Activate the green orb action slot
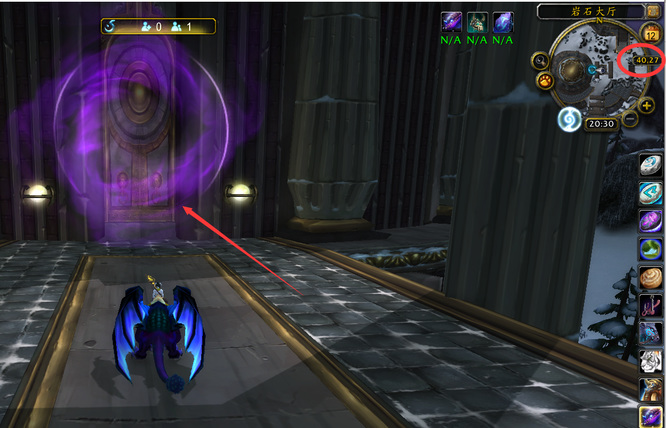Image resolution: width=666 pixels, height=428 pixels. (x=652, y=249)
